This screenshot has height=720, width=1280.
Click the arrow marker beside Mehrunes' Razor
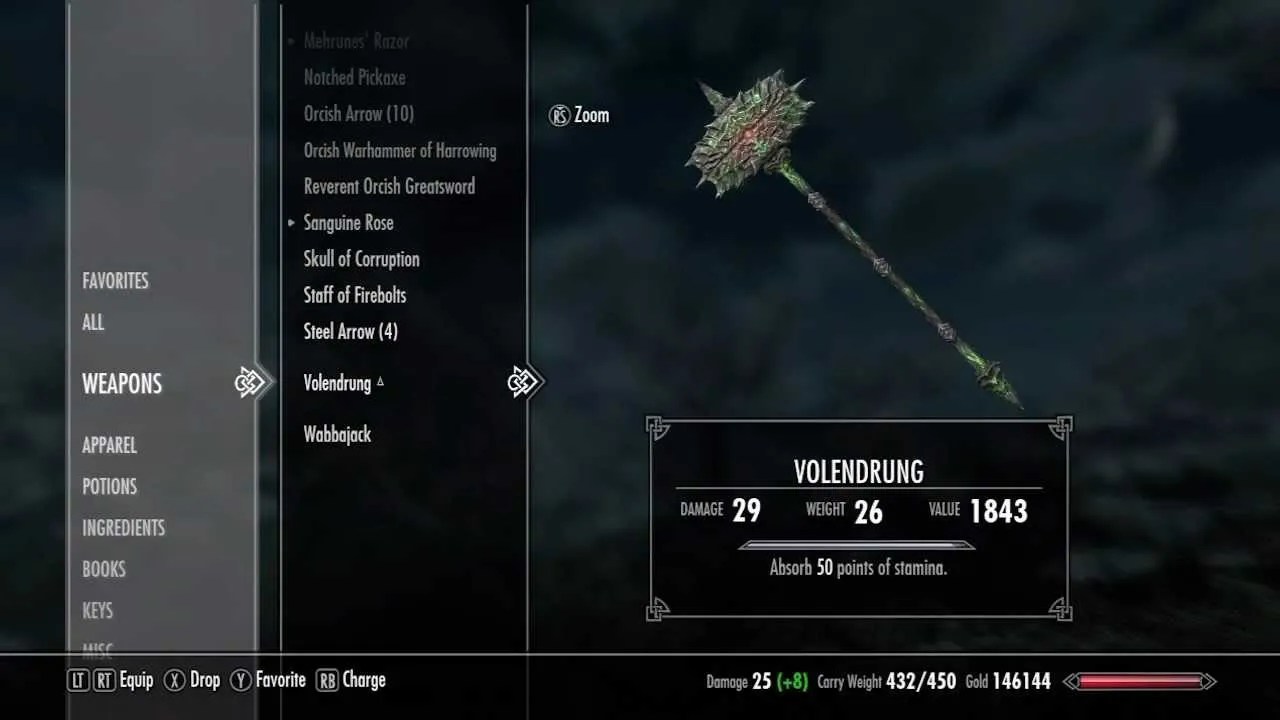point(290,41)
